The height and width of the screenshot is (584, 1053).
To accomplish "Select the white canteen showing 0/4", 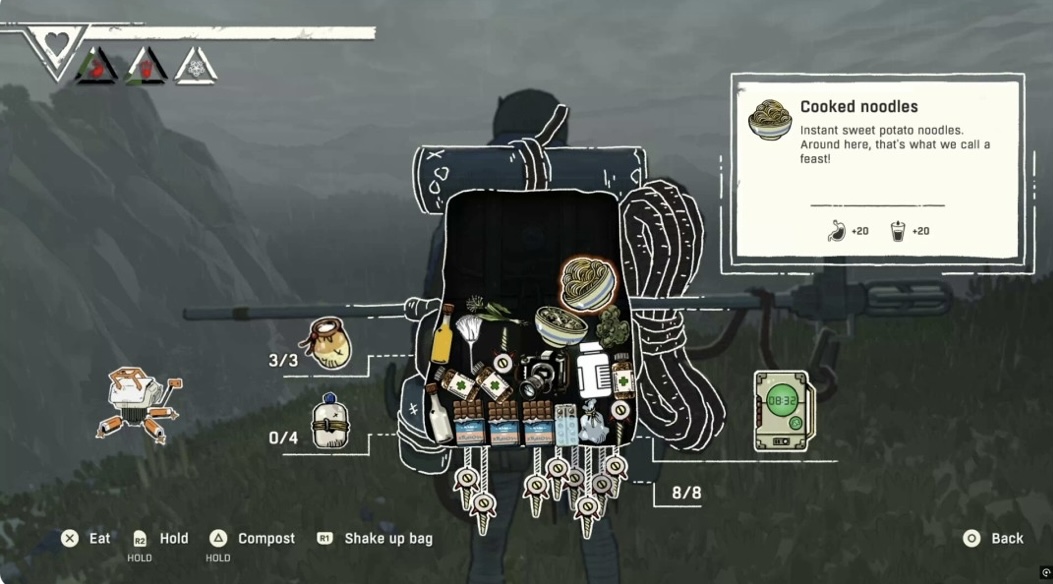I will (329, 421).
